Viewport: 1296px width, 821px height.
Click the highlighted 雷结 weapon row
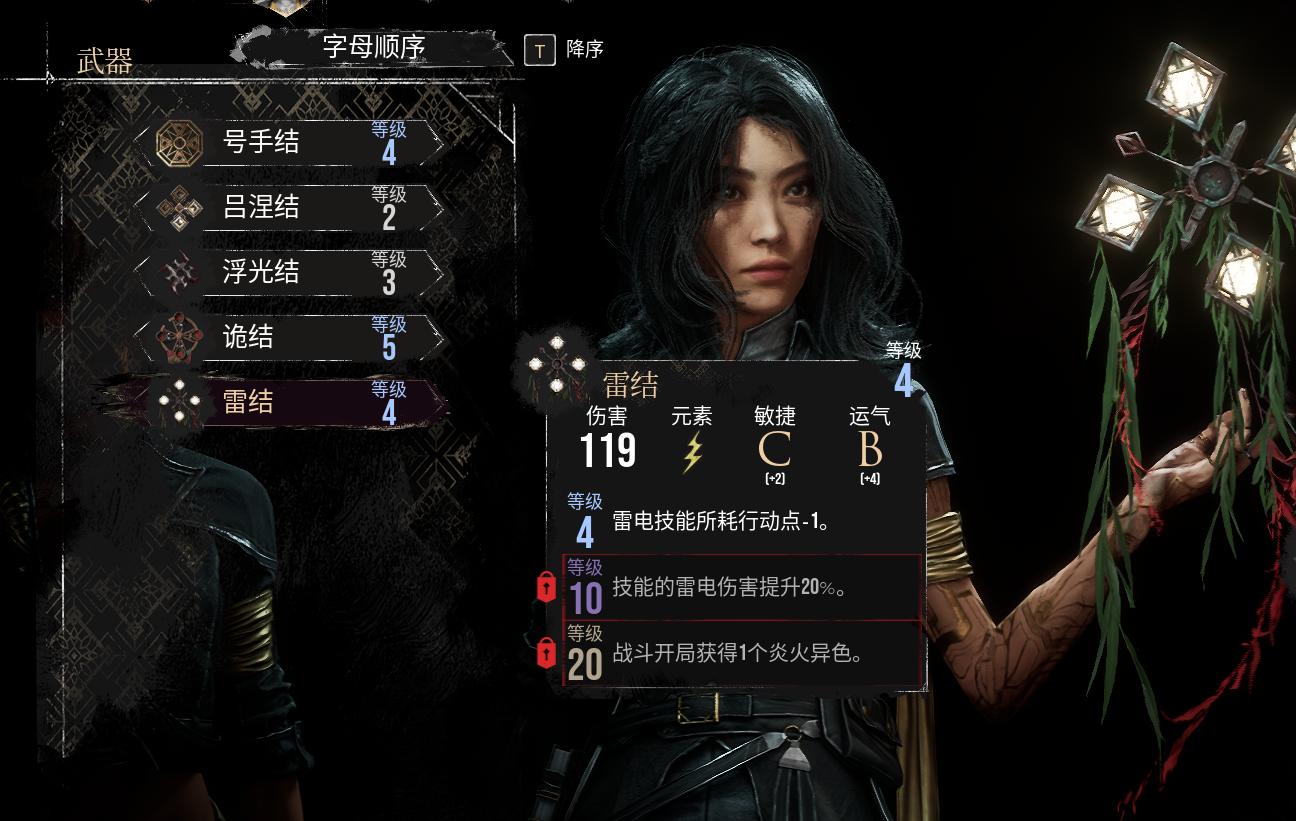[x=290, y=402]
